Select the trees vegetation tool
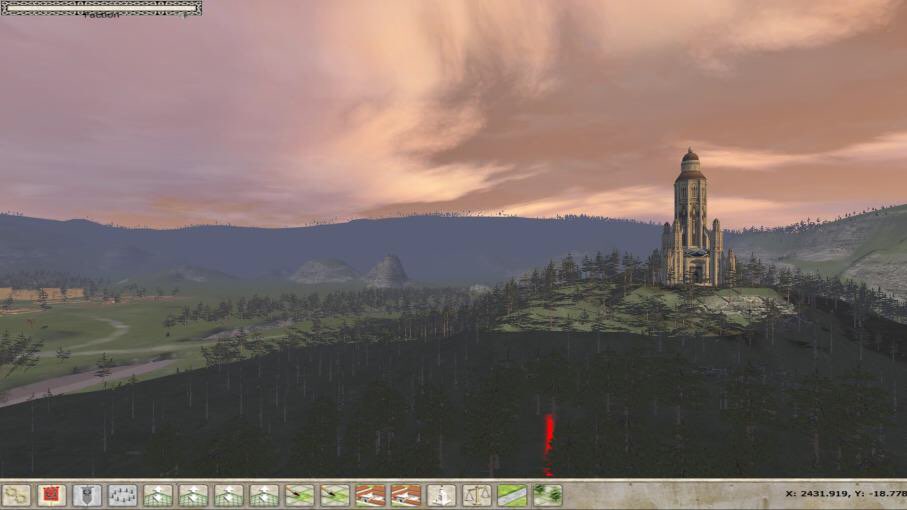 pyautogui.click(x=547, y=495)
